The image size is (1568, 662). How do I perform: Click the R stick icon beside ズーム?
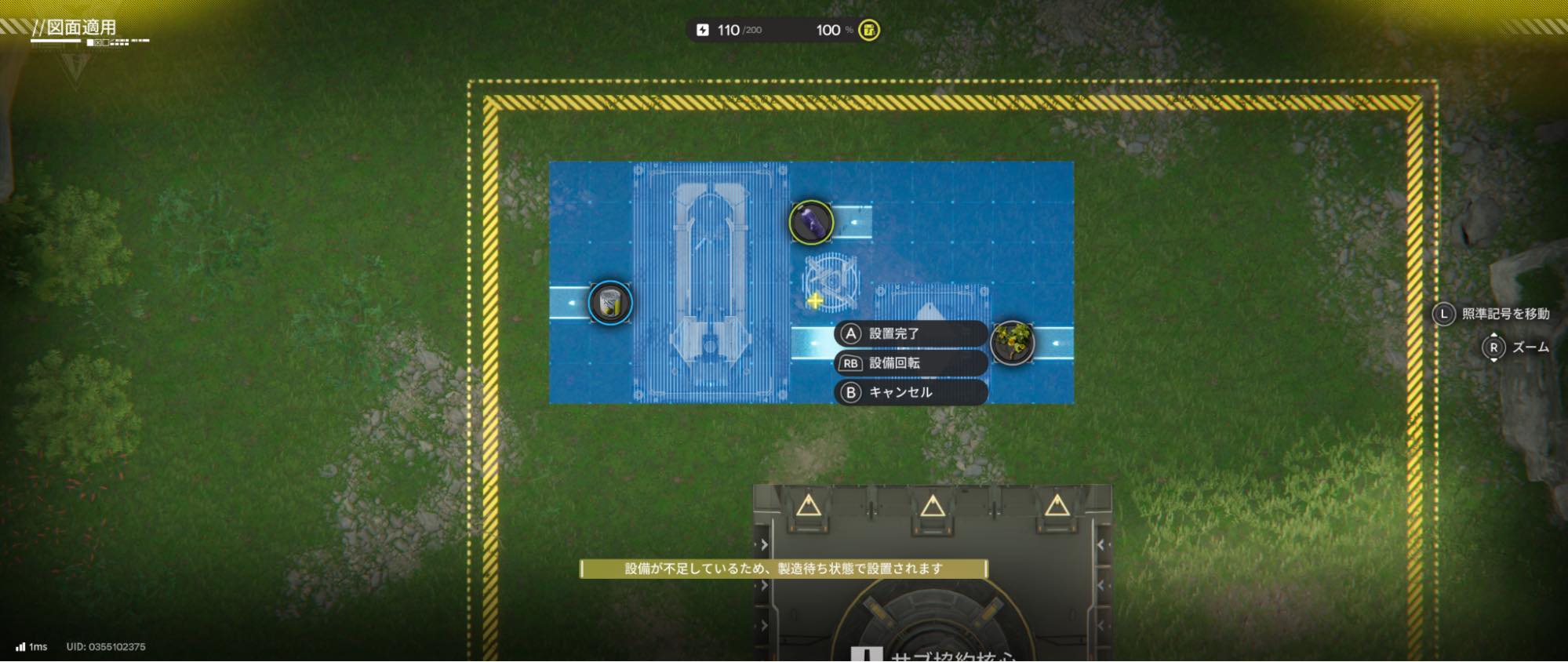click(x=1496, y=346)
